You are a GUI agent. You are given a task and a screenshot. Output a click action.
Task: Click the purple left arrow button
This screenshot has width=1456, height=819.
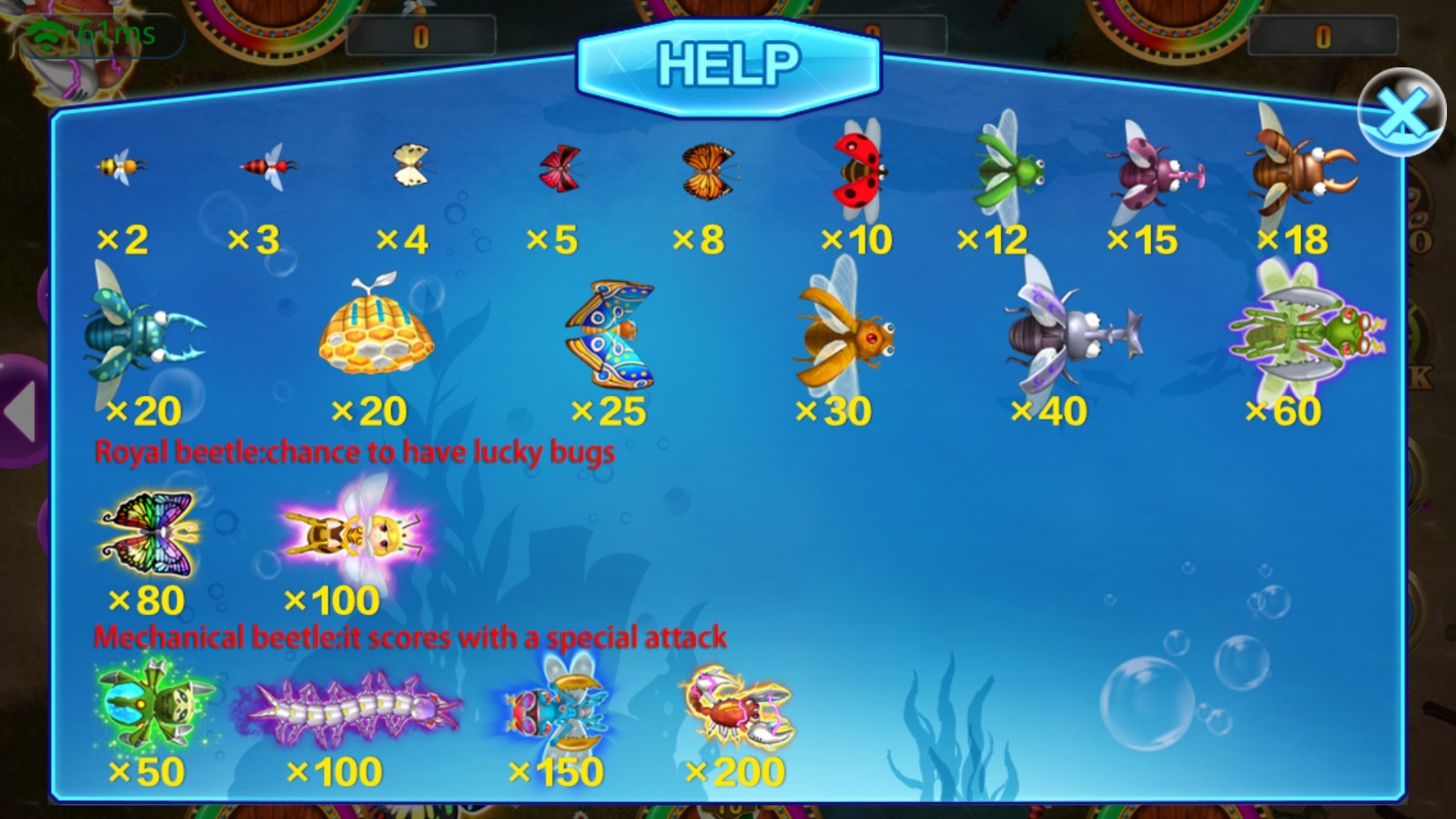click(22, 411)
